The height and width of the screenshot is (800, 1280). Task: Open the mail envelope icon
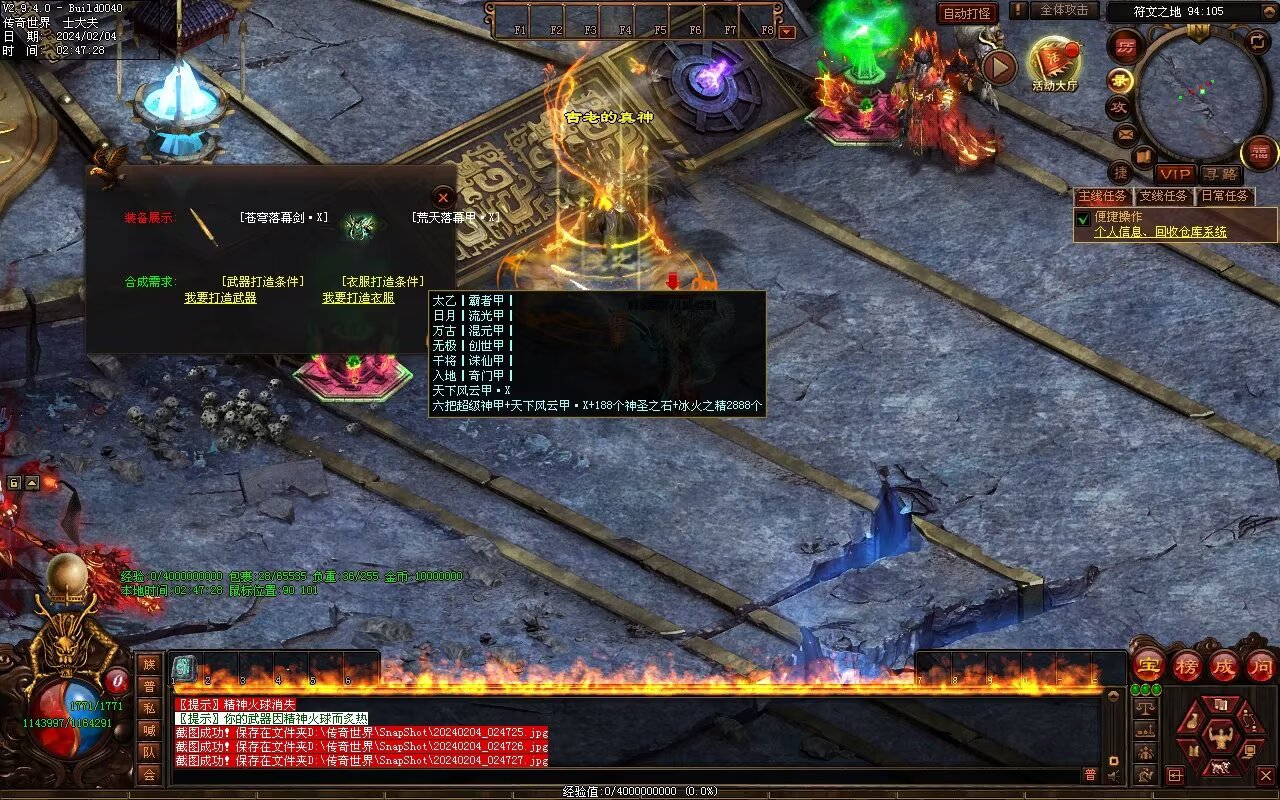pos(1125,133)
